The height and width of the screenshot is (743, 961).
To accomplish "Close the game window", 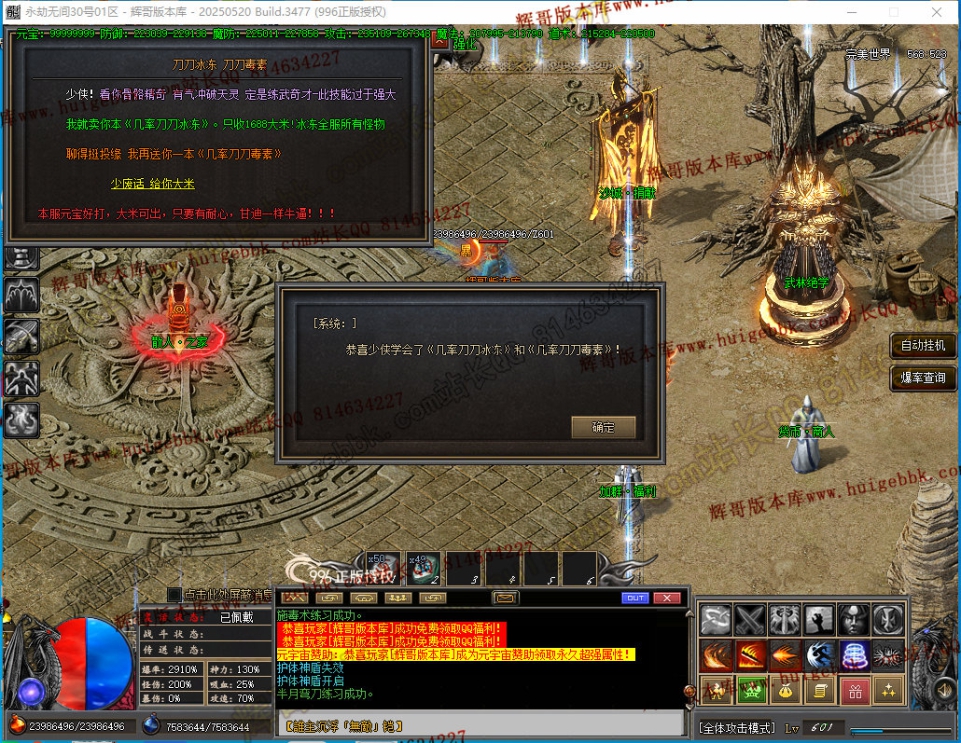I will coord(936,10).
